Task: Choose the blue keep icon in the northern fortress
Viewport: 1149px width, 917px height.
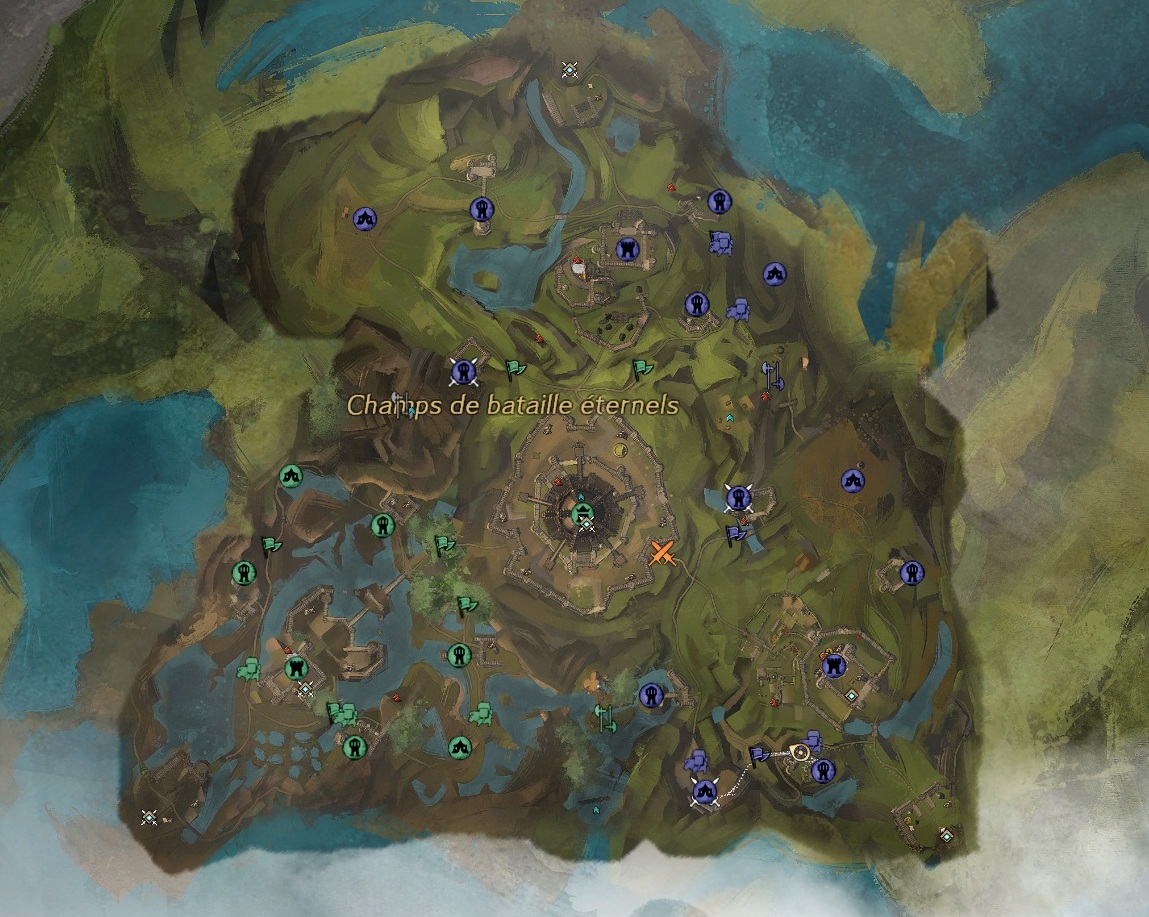Action: click(x=627, y=247)
